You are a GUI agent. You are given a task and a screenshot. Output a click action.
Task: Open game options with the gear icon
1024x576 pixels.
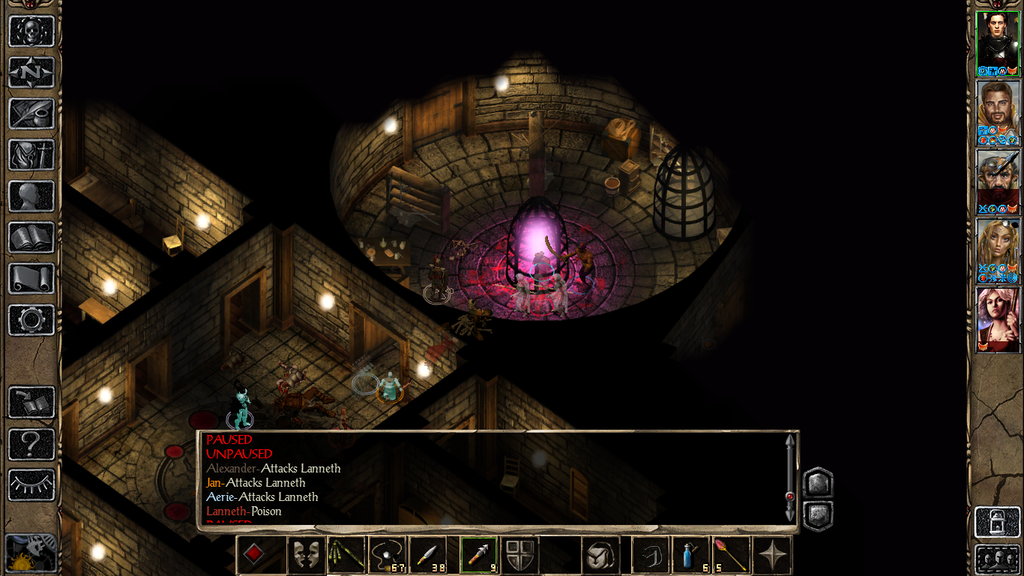(31, 320)
